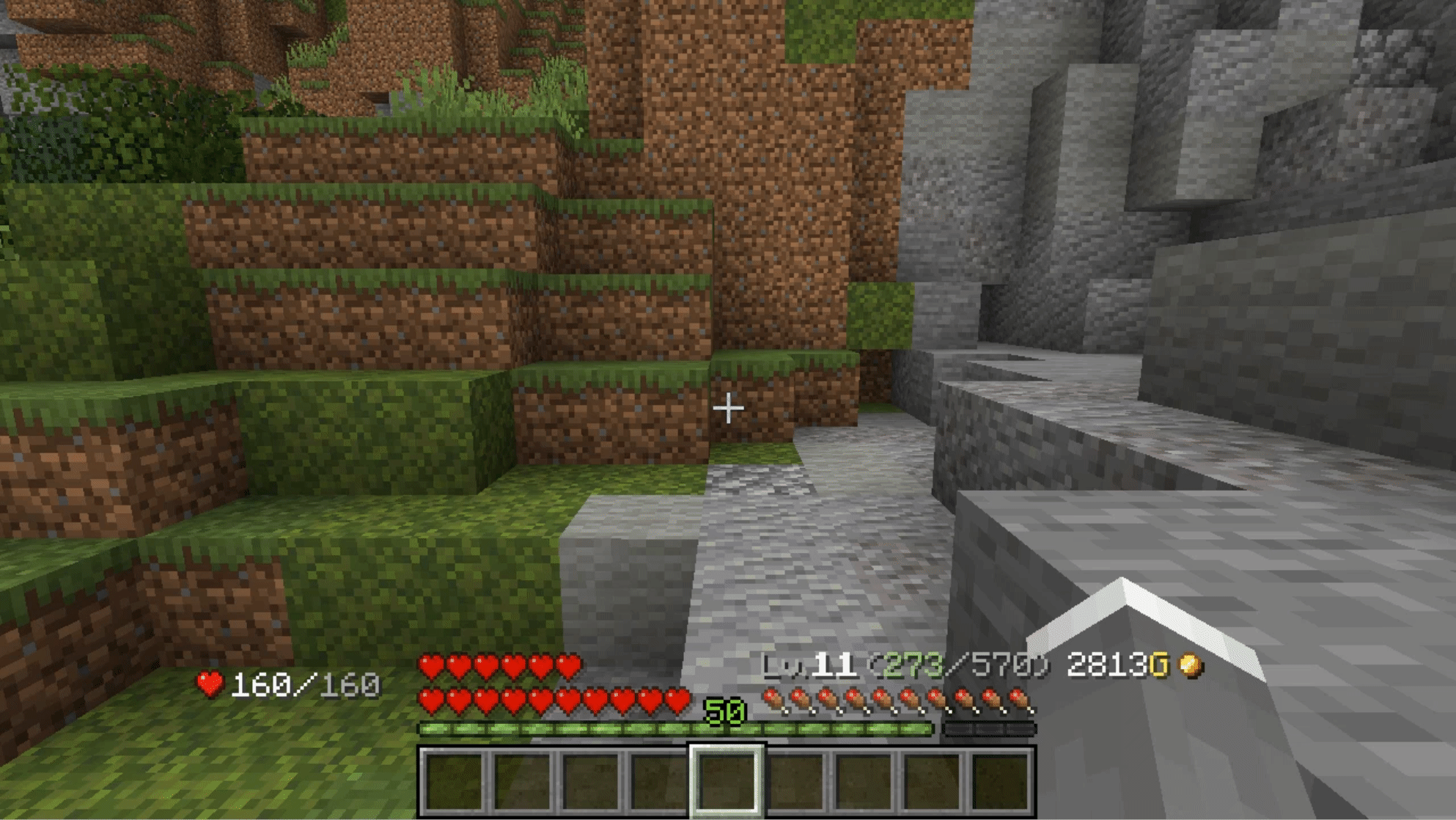Click the crosshair at screen center
Screen dimensions: 1456x820
728,408
